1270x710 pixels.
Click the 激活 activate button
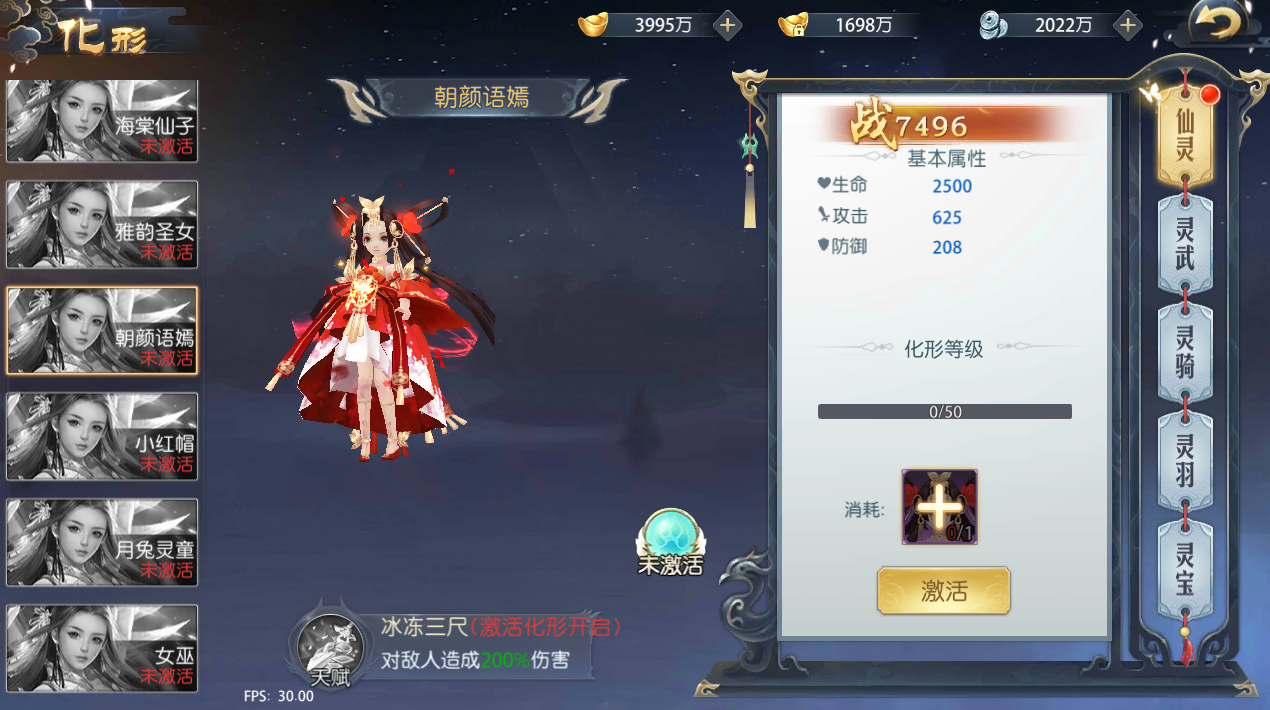(x=943, y=591)
